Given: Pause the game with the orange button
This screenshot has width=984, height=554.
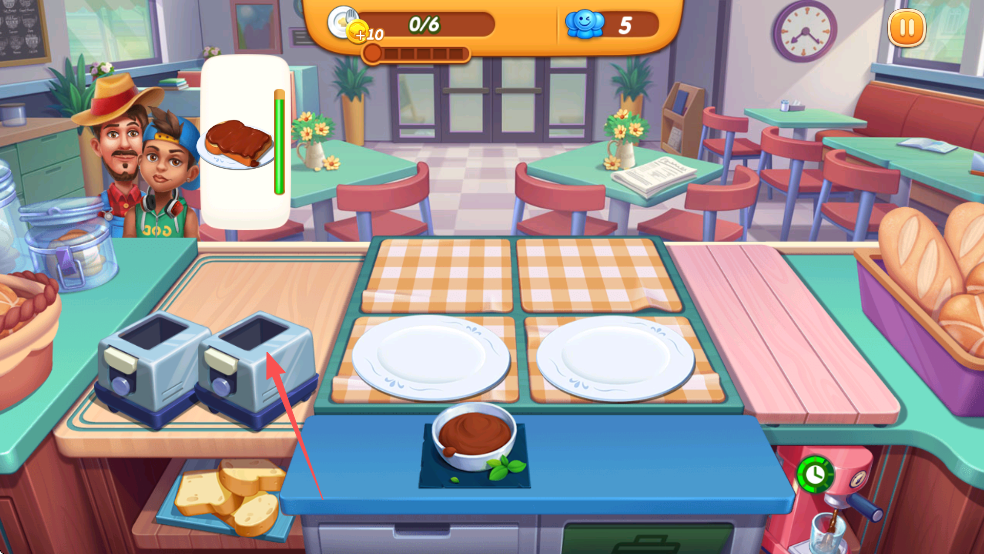Looking at the screenshot, I should point(906,28).
